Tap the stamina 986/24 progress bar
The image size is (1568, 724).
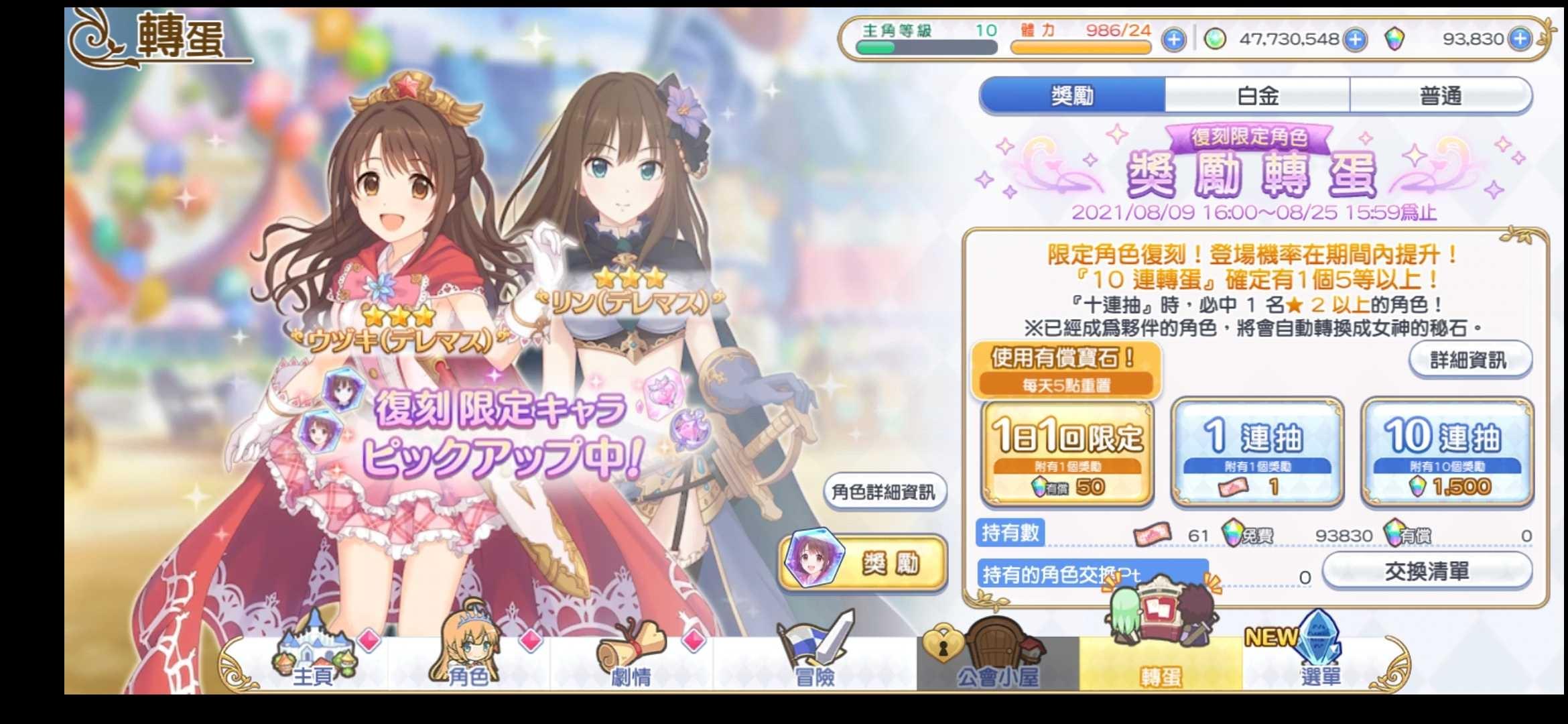pos(1086,47)
